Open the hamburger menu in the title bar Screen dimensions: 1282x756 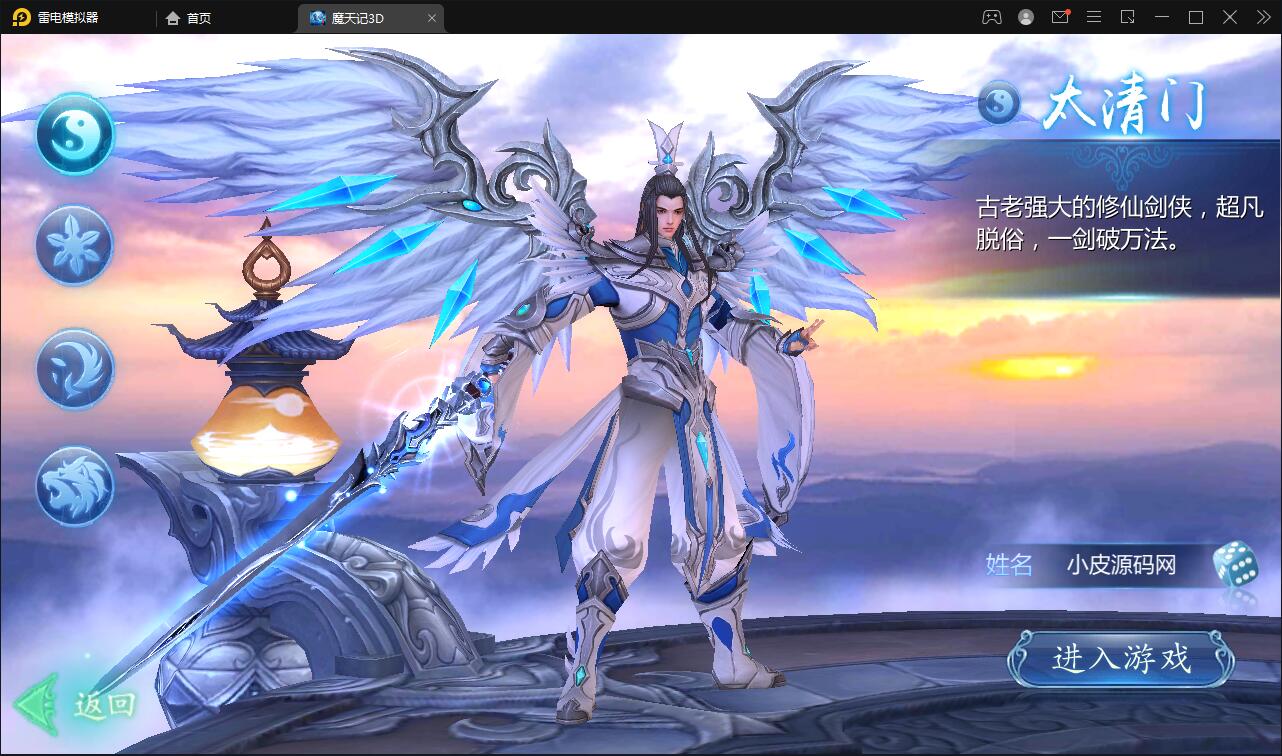point(1095,17)
